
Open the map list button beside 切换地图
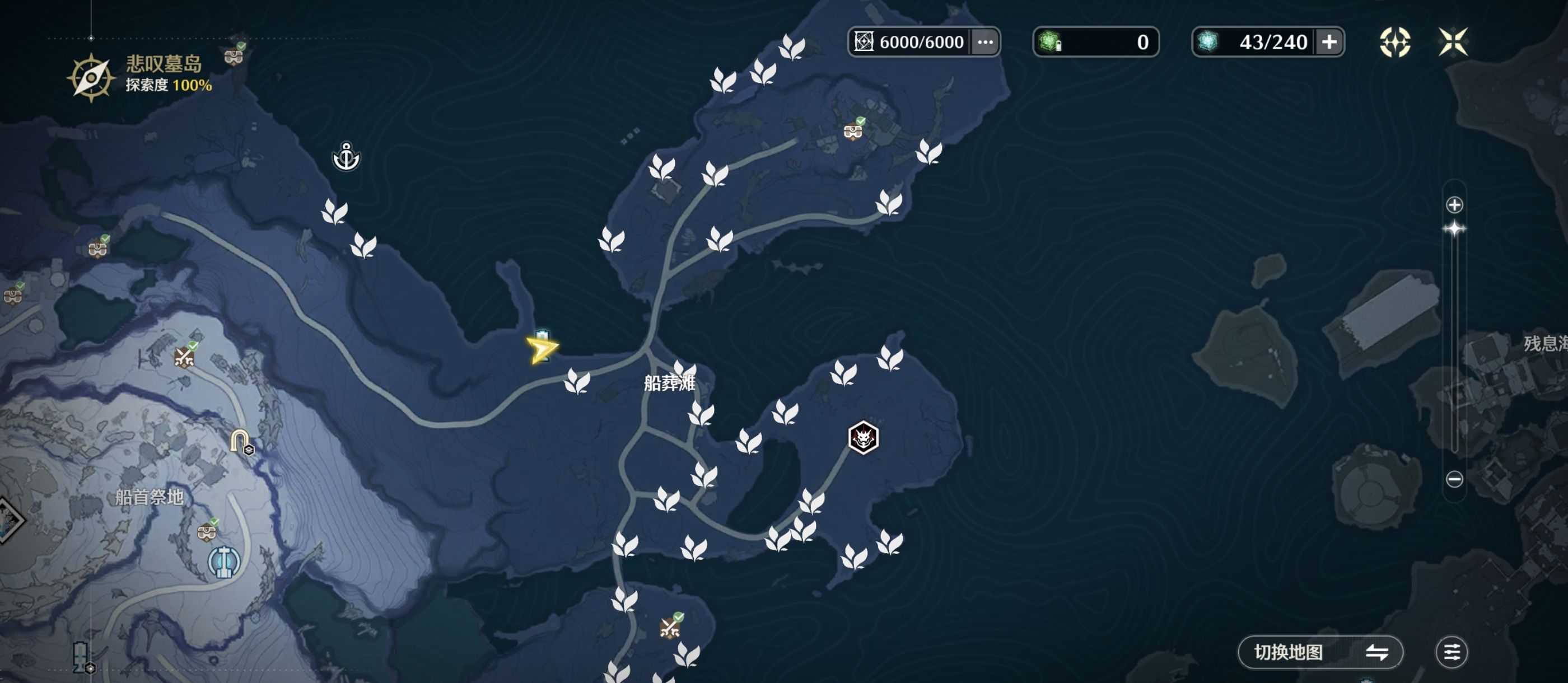click(1451, 652)
